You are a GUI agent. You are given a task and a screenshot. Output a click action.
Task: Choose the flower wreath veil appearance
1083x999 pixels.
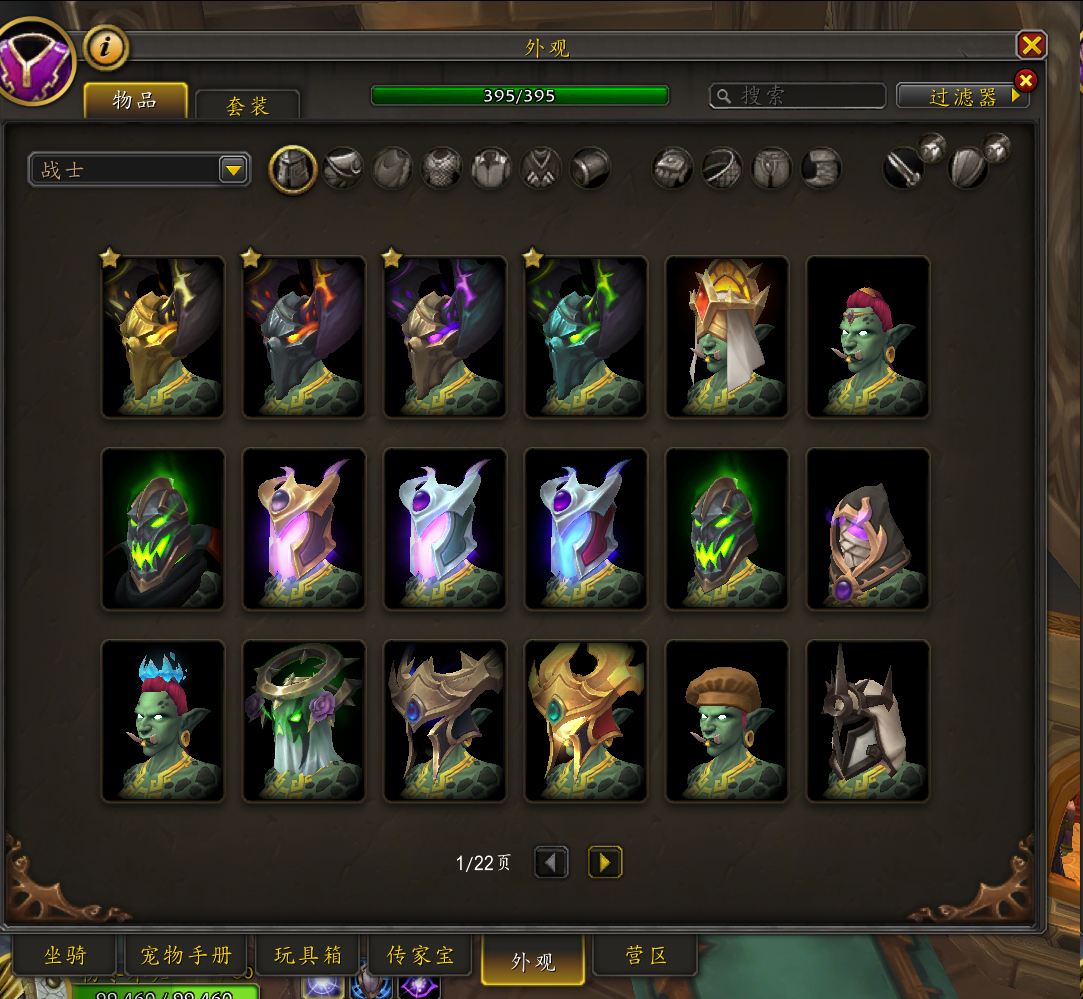click(x=304, y=721)
